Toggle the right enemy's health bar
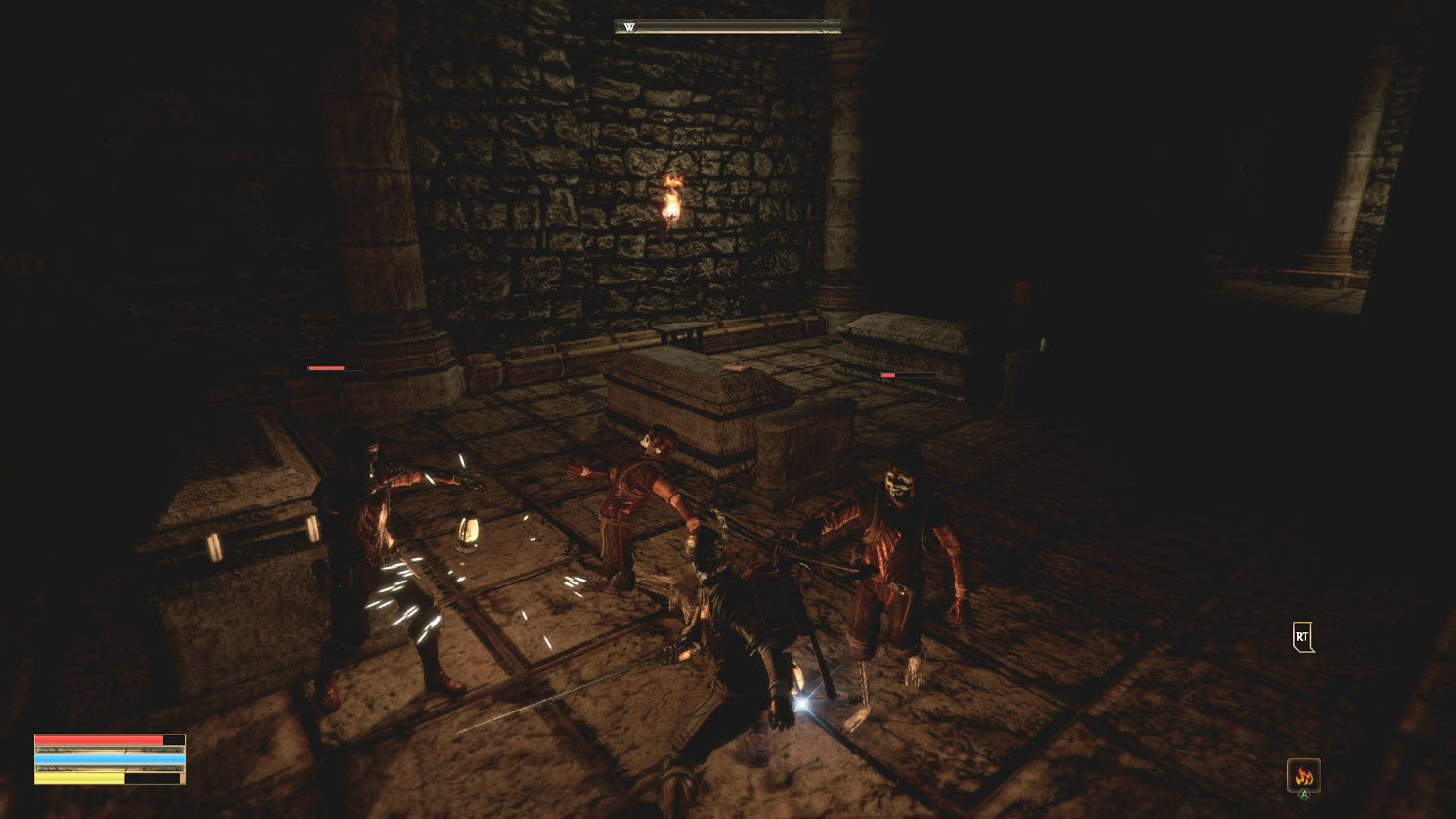This screenshot has width=1456, height=819. coord(910,375)
